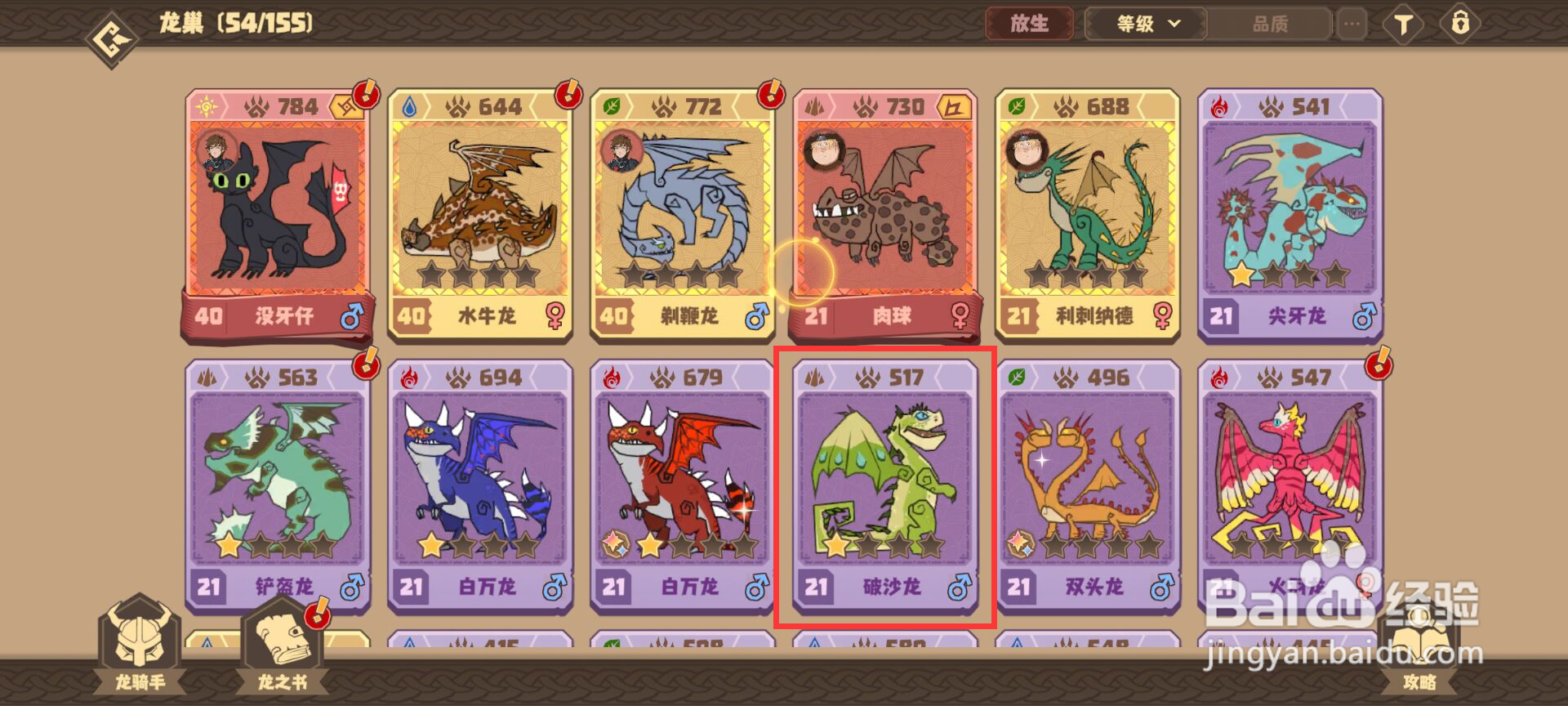Switch to the 品质 tab
1568x706 pixels.
pyautogui.click(x=1270, y=25)
